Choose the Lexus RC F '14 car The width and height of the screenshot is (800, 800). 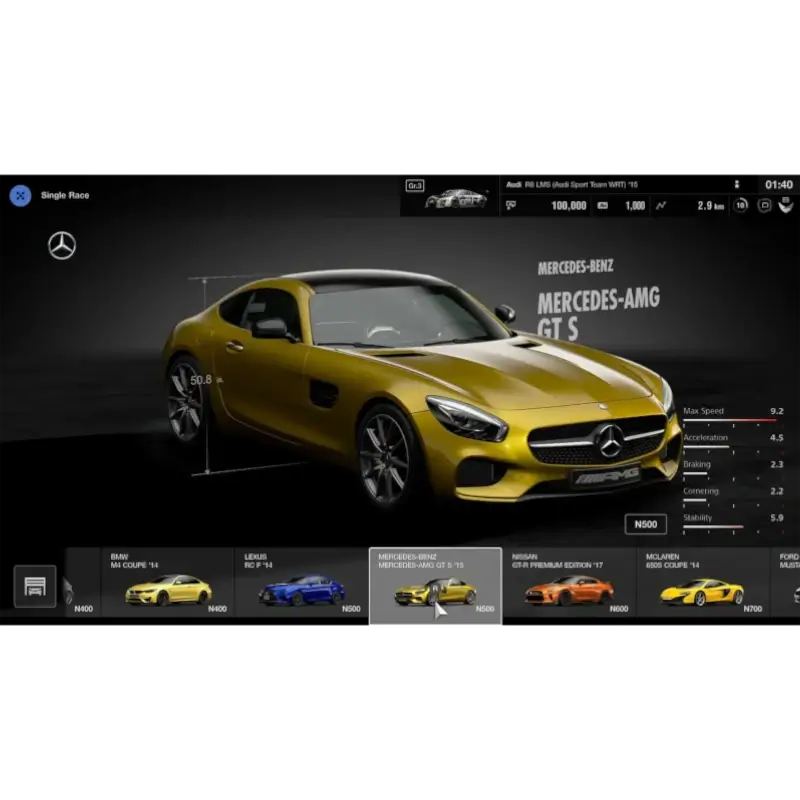click(x=301, y=582)
